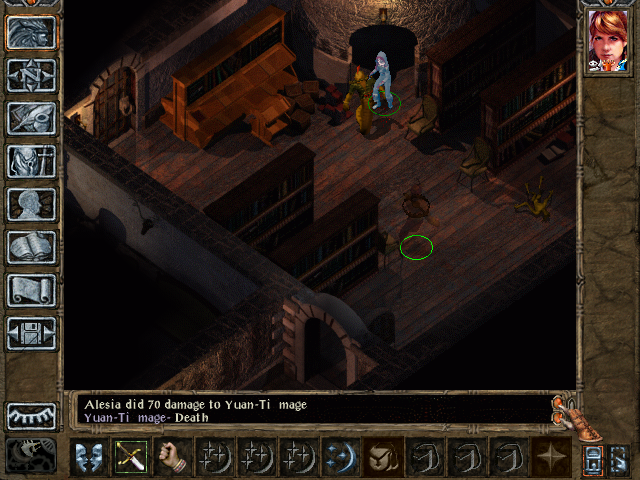Image resolution: width=640 pixels, height=480 pixels.
Task: Open the priest scroll
Action: (31, 290)
